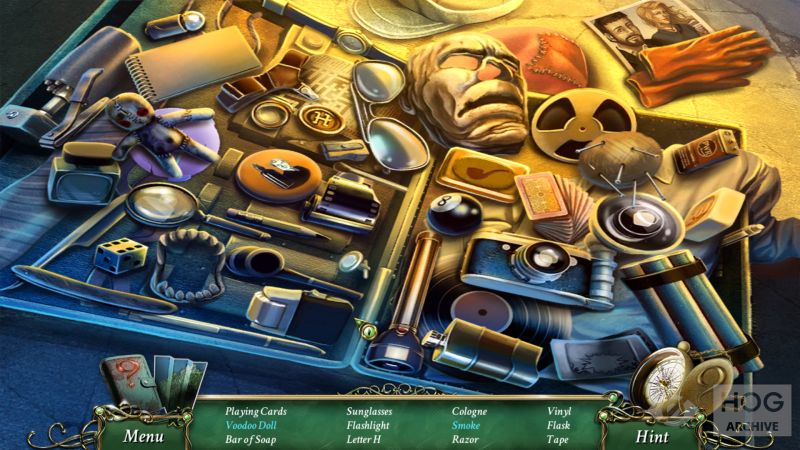This screenshot has height=450, width=800.
Task: Choose Cologne in the item list
Action: (469, 411)
